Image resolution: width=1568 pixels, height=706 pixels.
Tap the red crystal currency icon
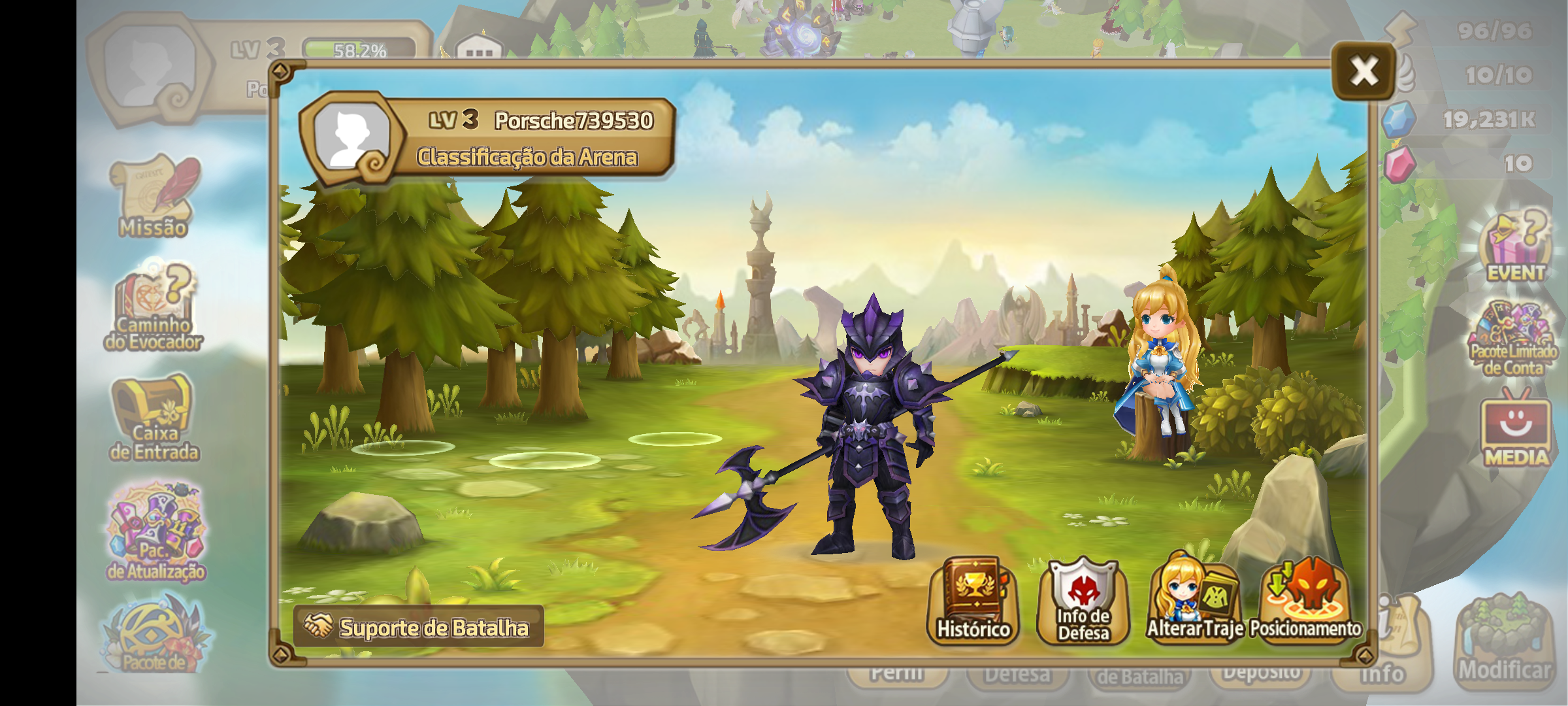1398,163
